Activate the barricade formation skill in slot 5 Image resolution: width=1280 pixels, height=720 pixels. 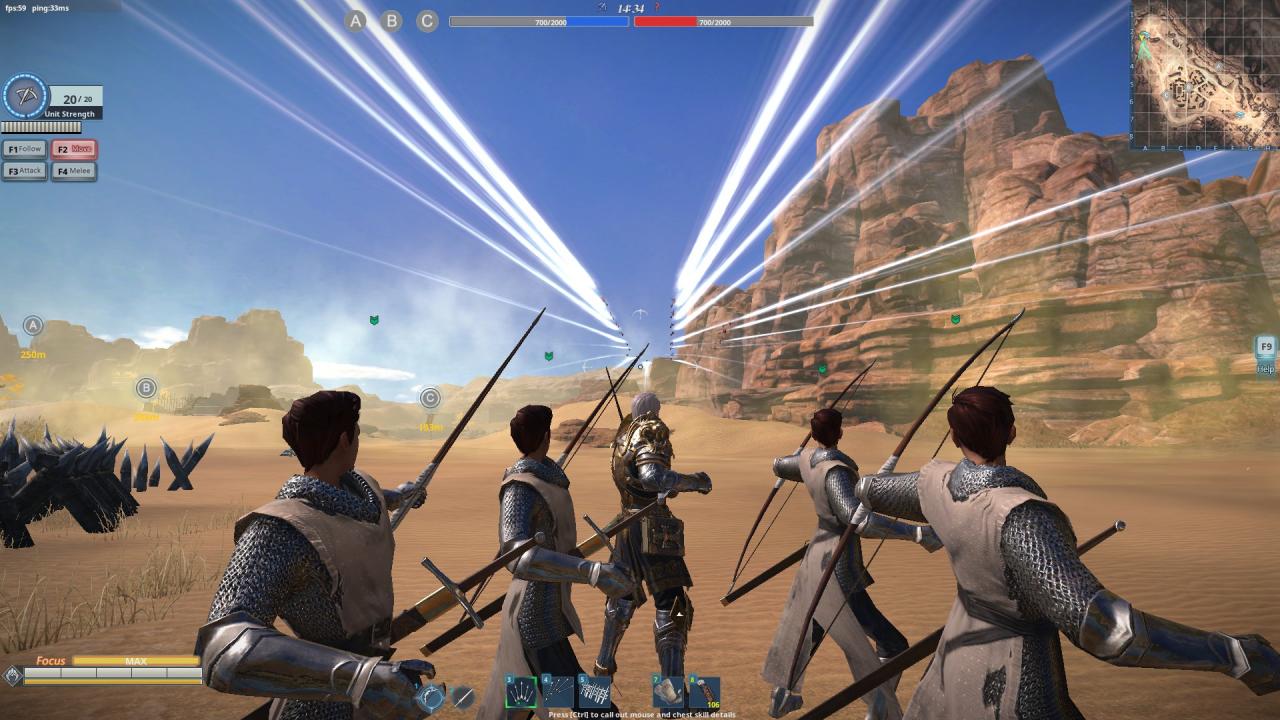[x=595, y=692]
